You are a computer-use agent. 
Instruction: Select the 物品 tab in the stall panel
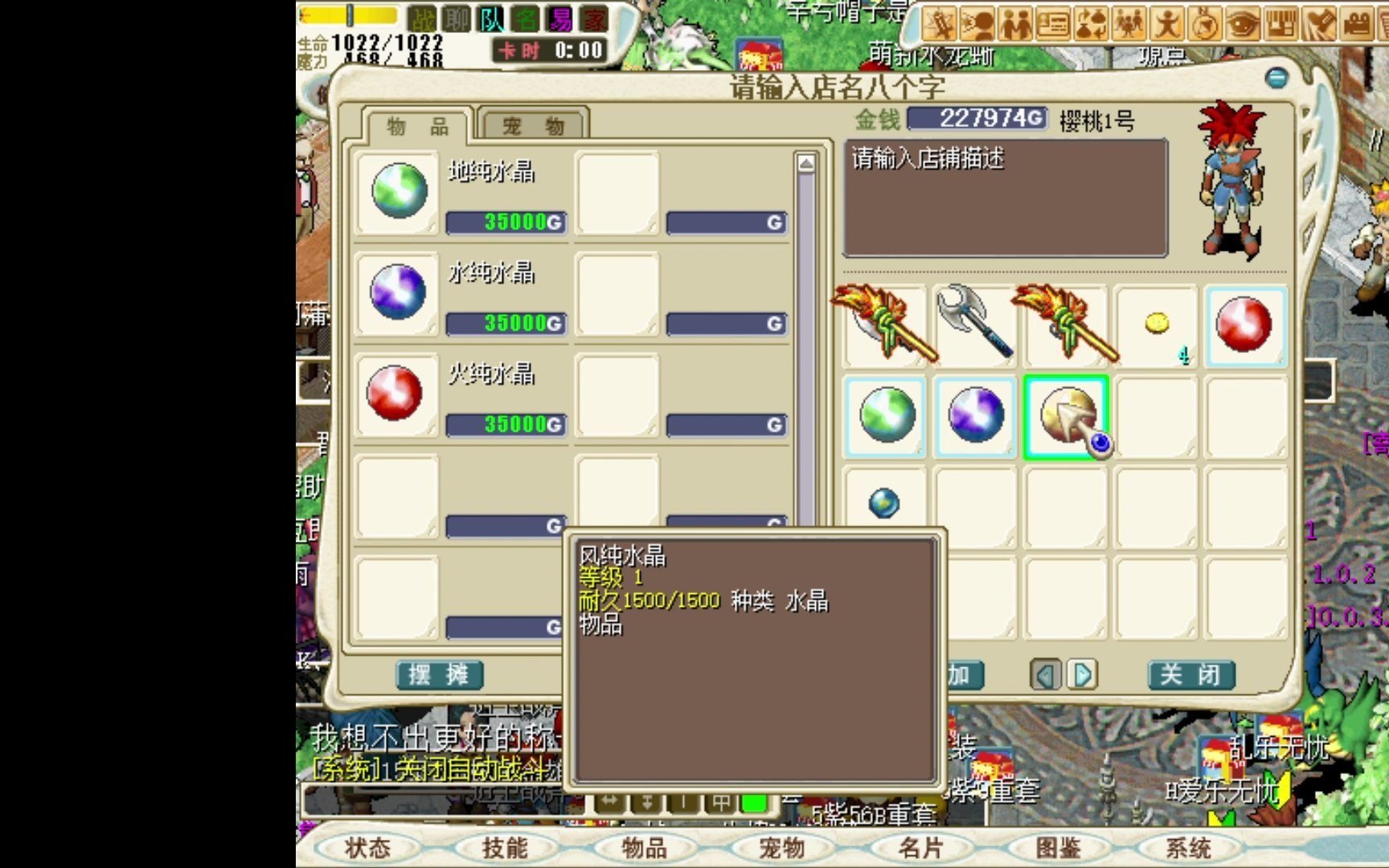pos(416,126)
